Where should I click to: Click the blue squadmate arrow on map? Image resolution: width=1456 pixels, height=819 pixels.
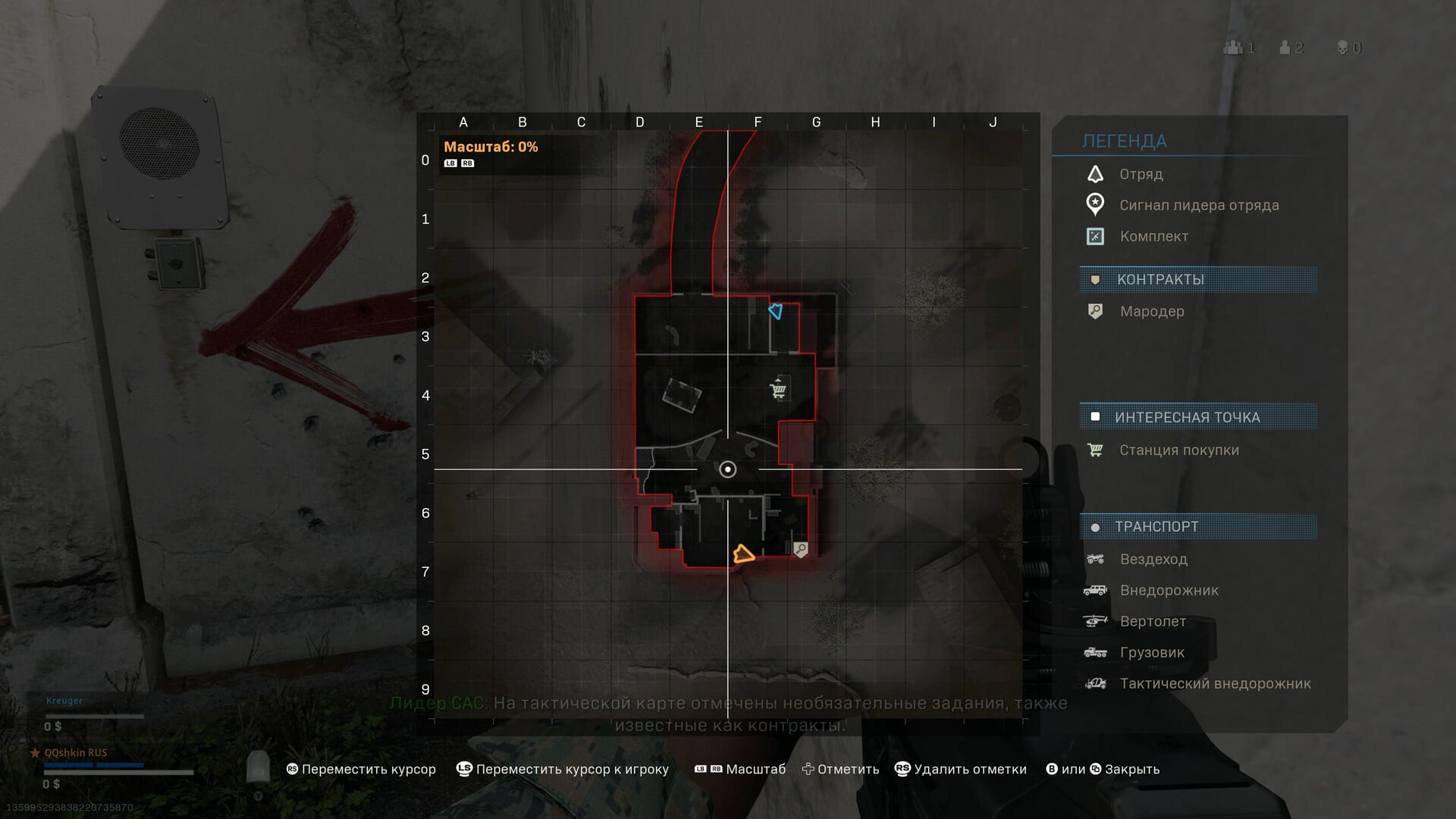[775, 311]
